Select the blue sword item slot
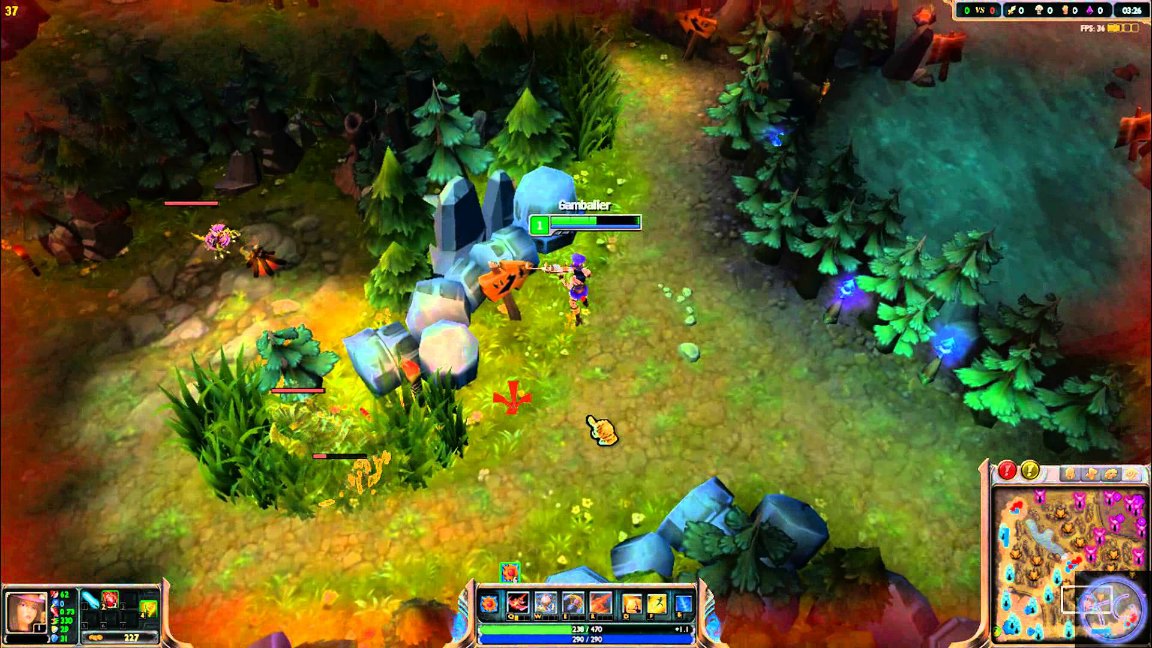 tap(90, 600)
